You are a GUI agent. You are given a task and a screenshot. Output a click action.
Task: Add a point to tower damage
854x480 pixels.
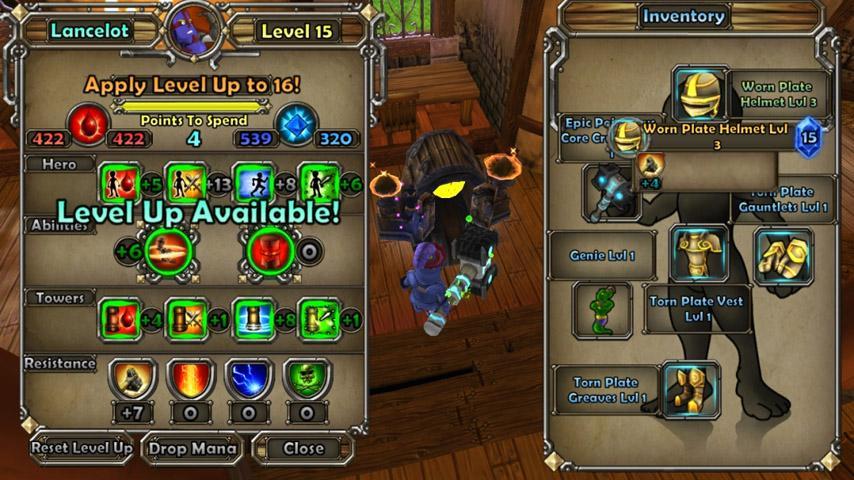[x=186, y=319]
